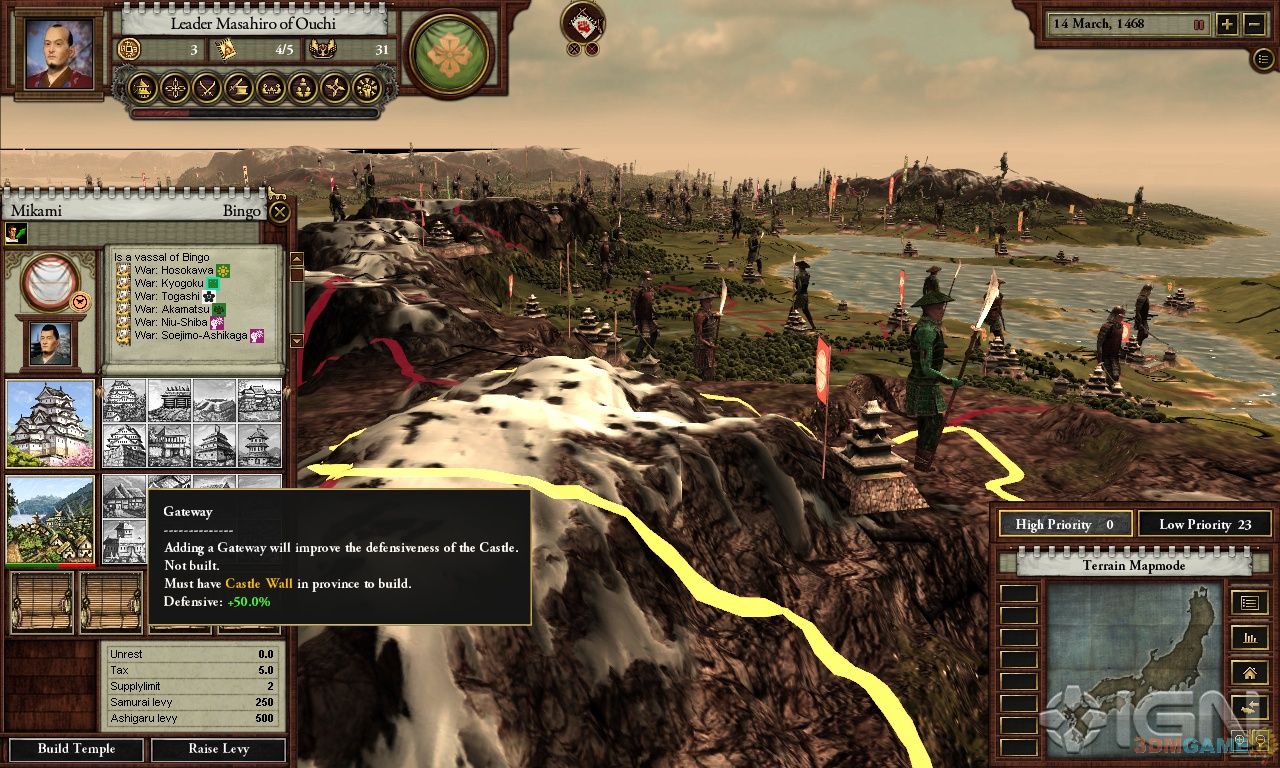Select the large castle building image
This screenshot has height=768, width=1280.
point(50,423)
